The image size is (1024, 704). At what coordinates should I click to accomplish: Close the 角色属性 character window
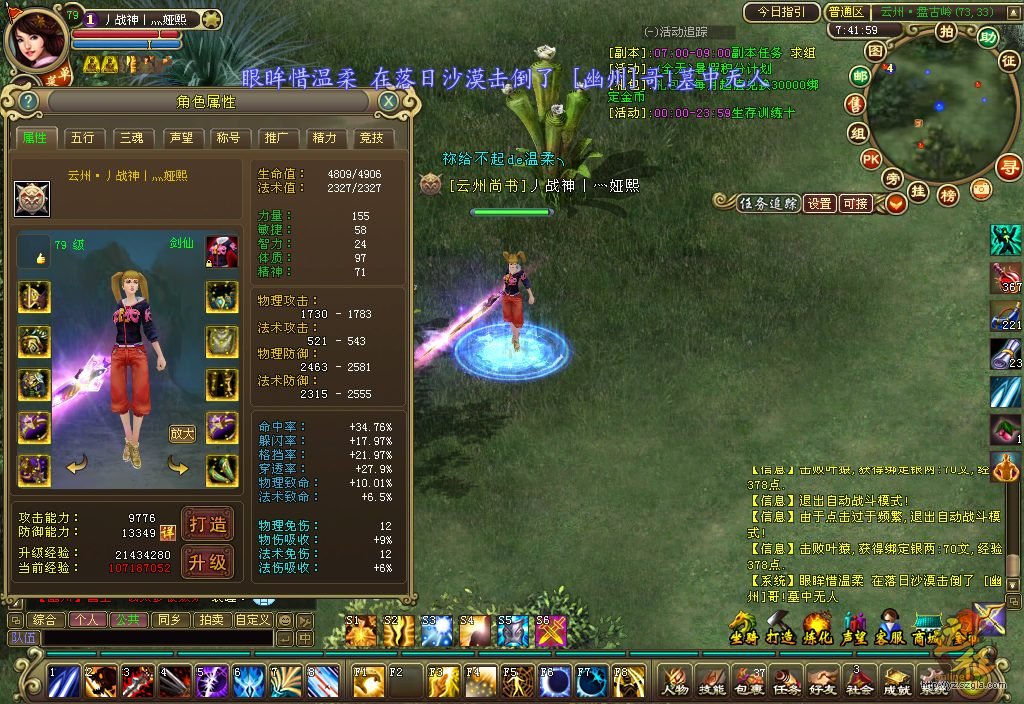click(x=388, y=101)
